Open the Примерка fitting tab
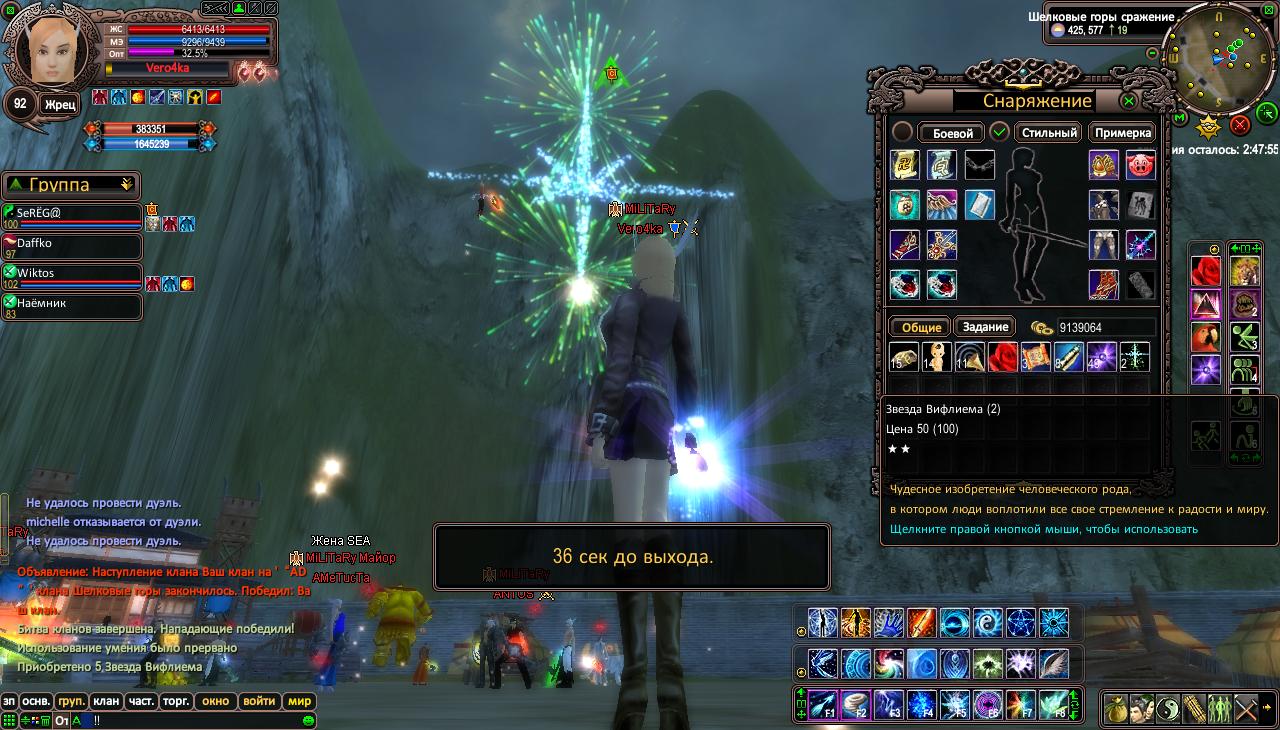The image size is (1280, 730). coord(1123,132)
